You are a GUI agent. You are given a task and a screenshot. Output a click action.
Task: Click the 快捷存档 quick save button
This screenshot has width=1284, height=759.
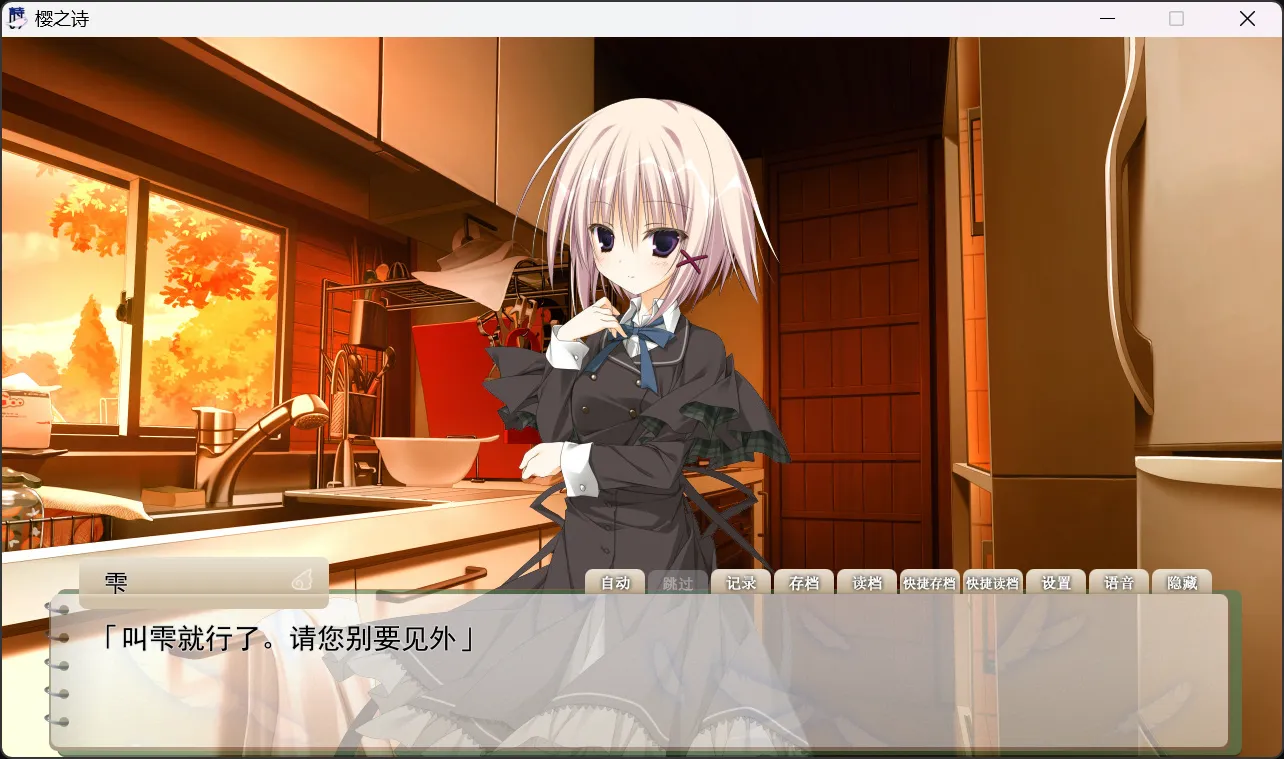[x=929, y=583]
